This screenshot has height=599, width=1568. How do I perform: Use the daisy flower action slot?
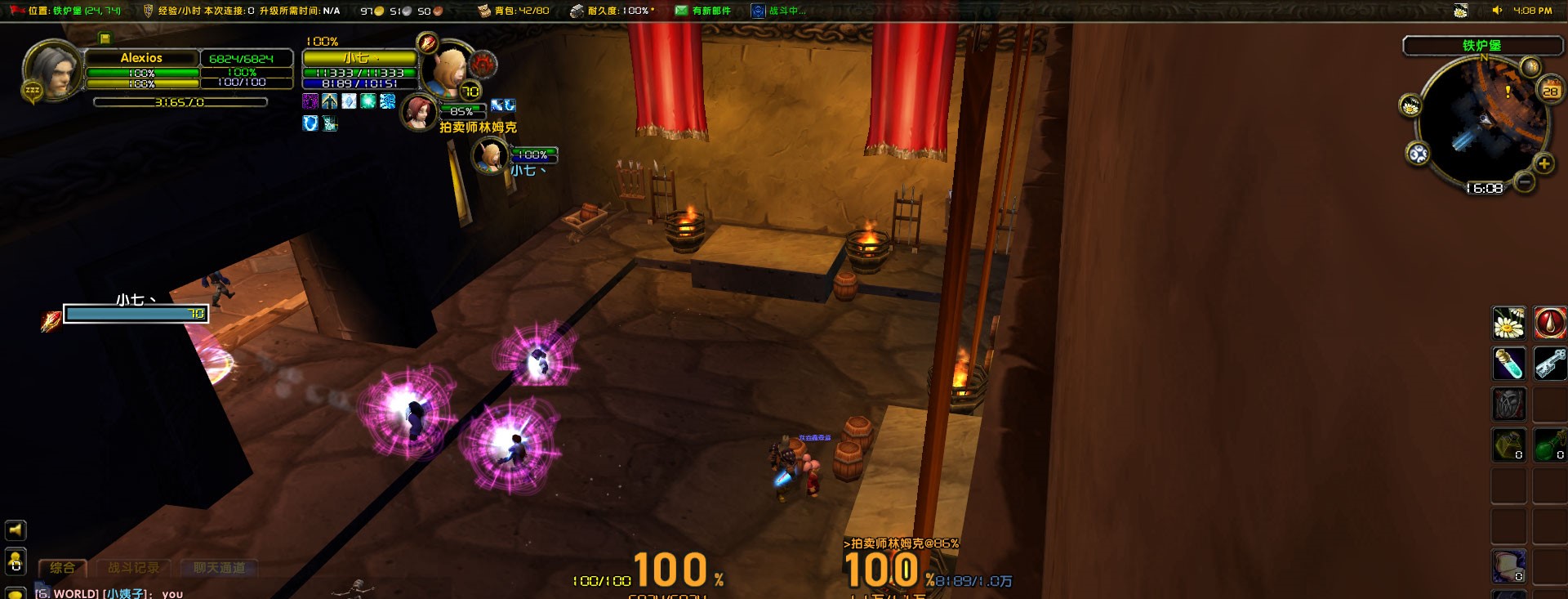click(1508, 324)
